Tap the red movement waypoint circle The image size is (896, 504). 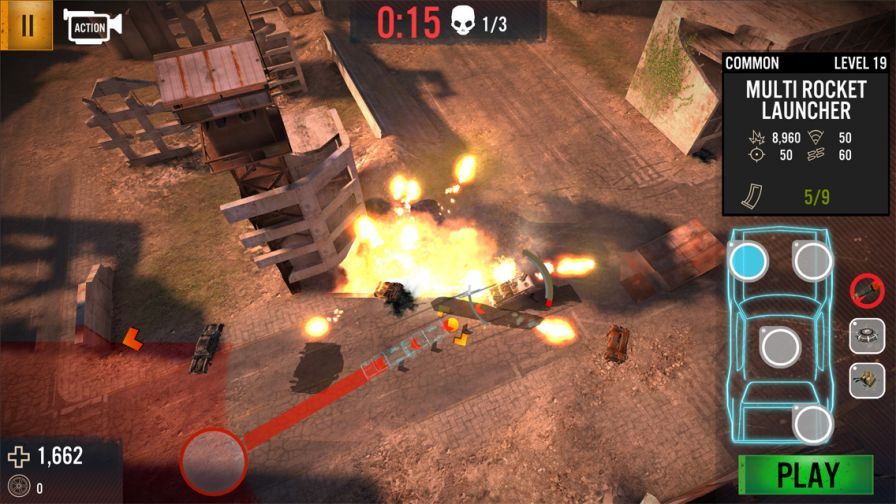click(x=213, y=461)
